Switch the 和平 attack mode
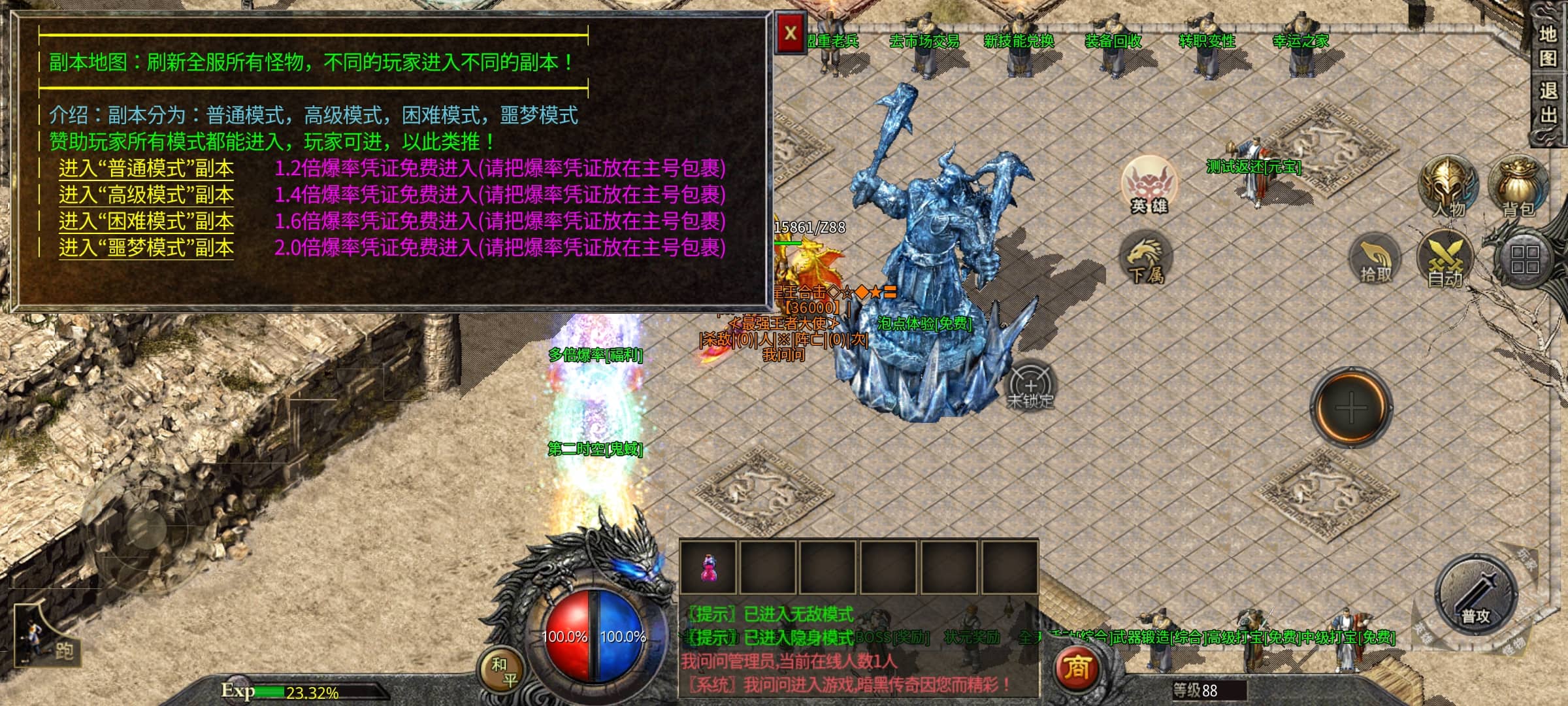This screenshot has height=706, width=1568. 504,672
